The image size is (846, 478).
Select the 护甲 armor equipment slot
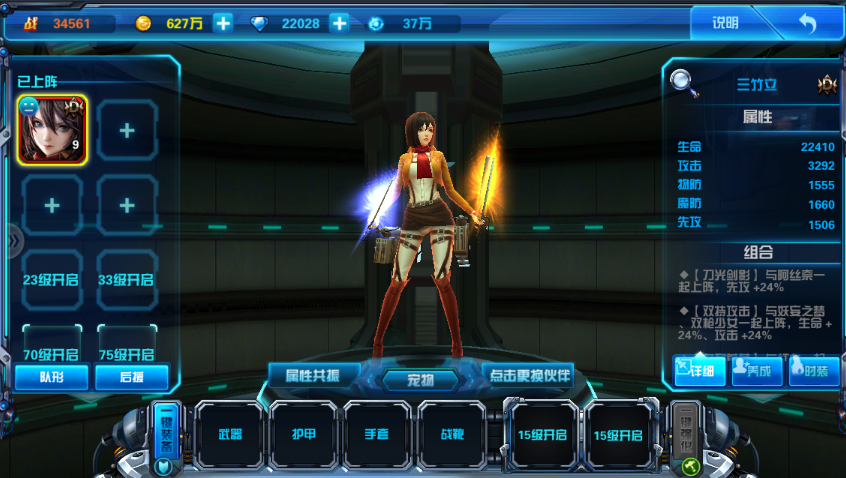pos(305,434)
